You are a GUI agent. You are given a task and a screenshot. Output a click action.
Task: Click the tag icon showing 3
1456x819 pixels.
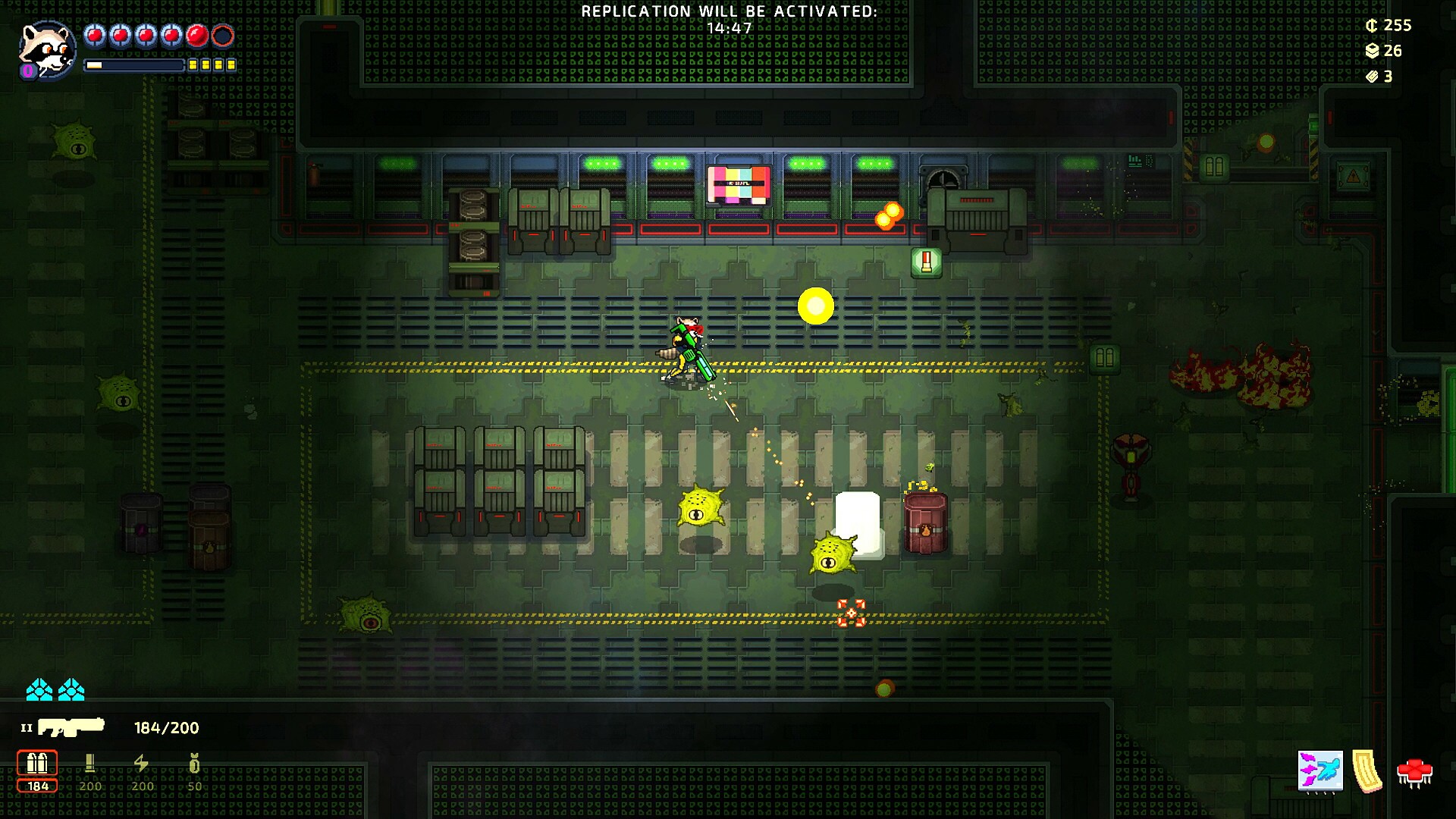(x=1373, y=76)
